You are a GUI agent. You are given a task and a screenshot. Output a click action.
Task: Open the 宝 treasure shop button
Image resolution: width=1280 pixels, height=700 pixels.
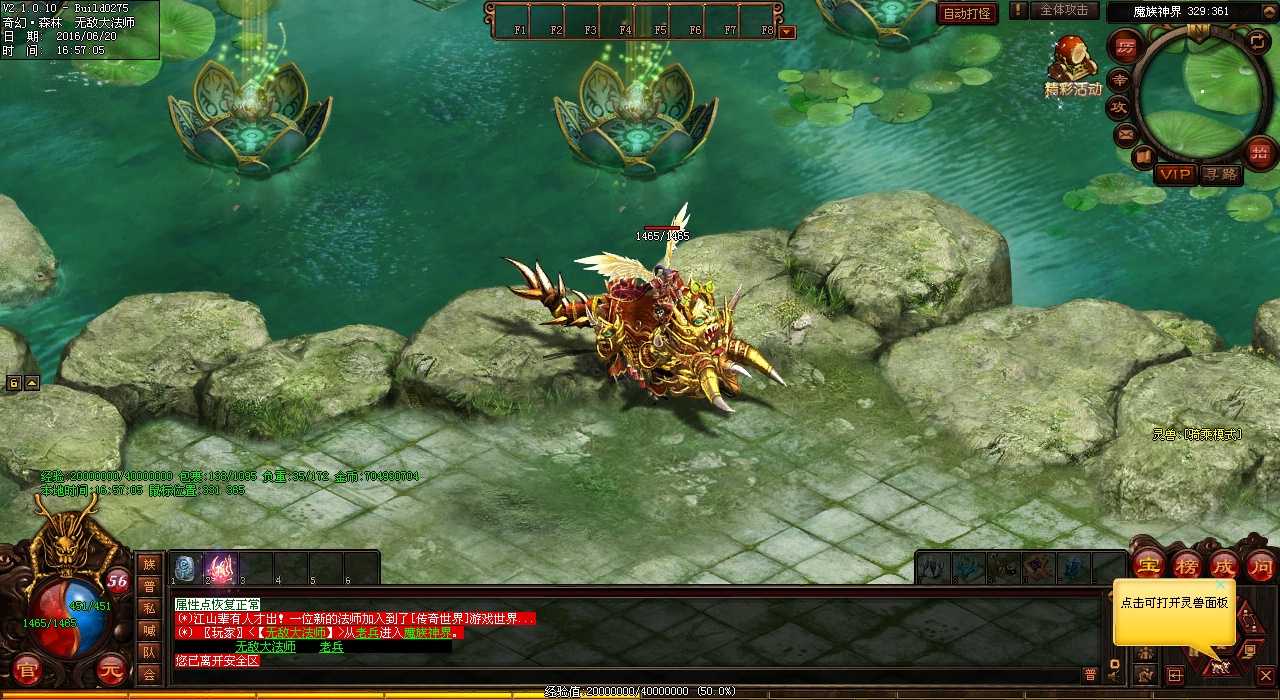1150,564
